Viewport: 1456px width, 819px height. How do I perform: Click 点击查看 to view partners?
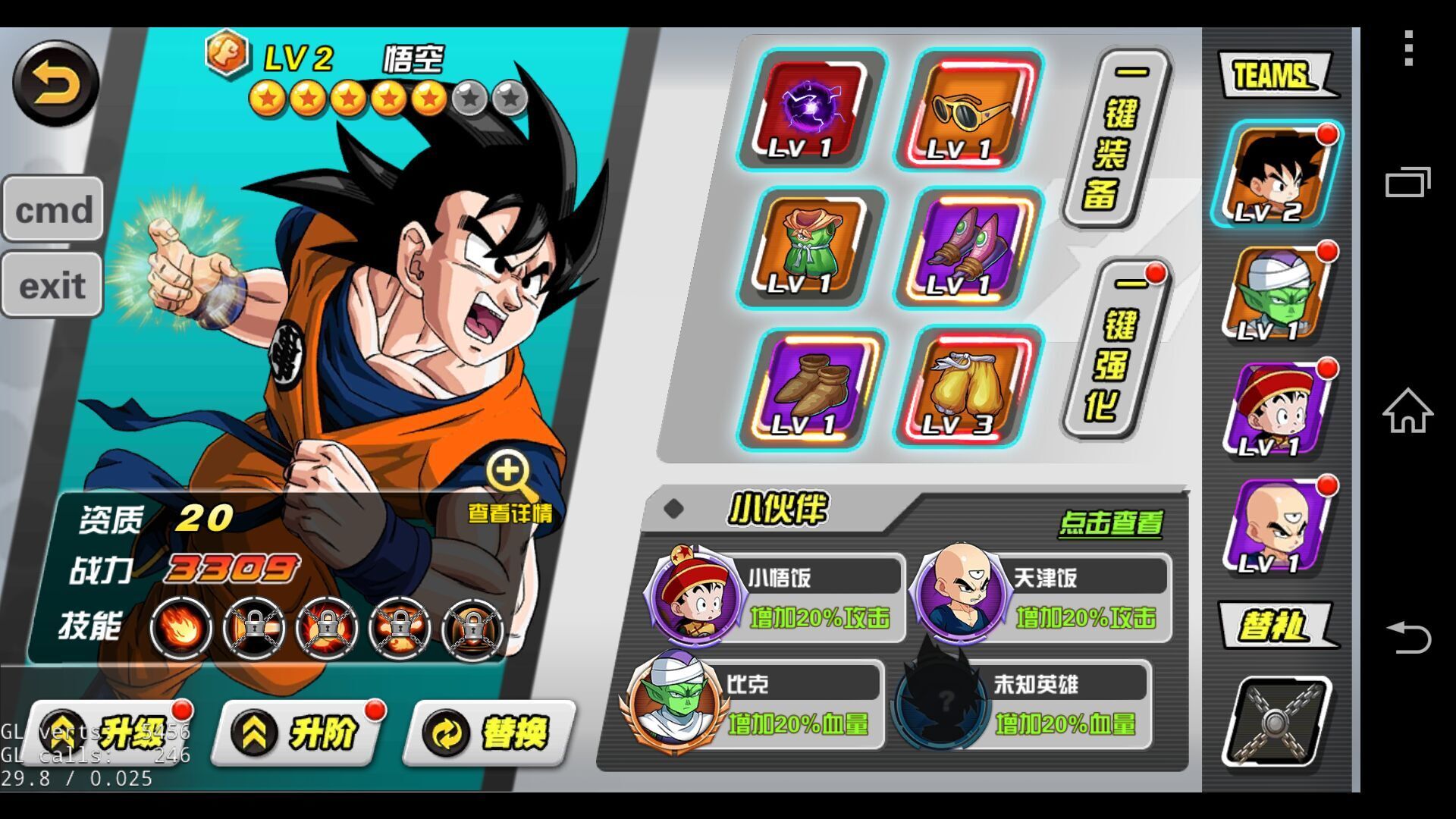(1110, 522)
